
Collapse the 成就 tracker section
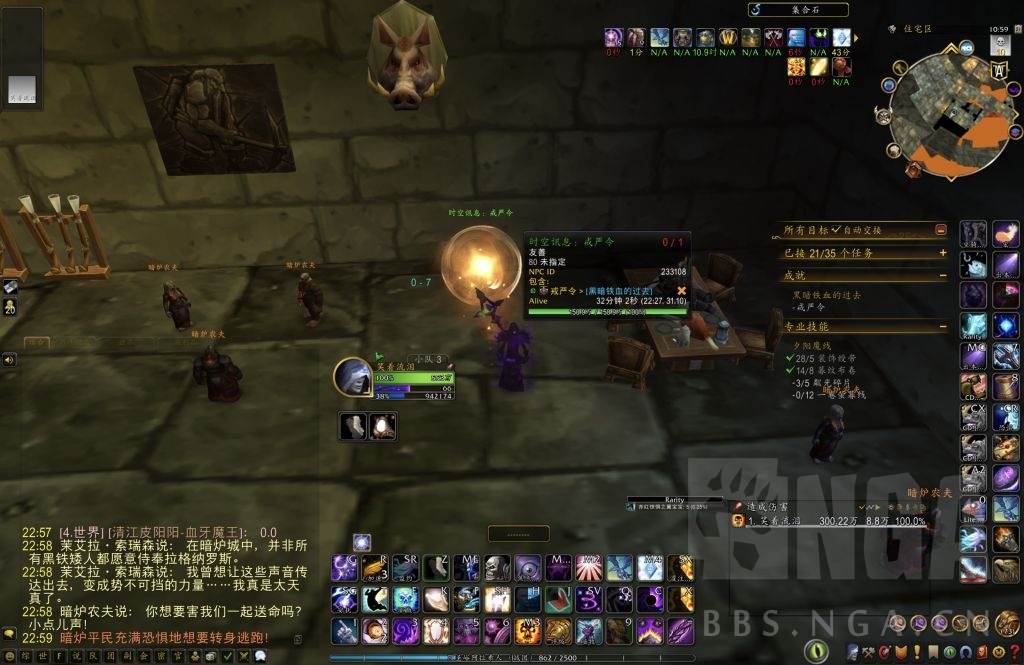pos(942,275)
